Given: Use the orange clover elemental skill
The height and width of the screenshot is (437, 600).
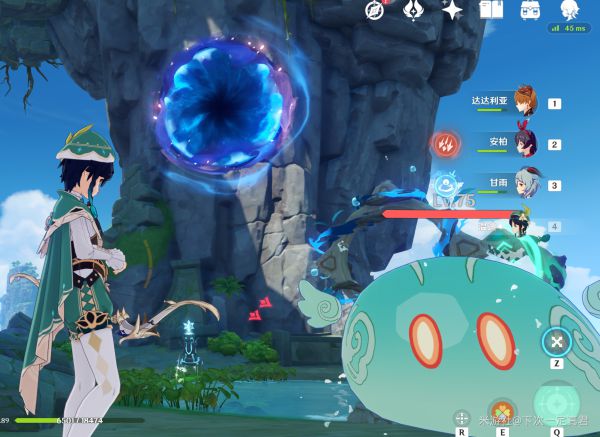Looking at the screenshot, I should pos(505,413).
